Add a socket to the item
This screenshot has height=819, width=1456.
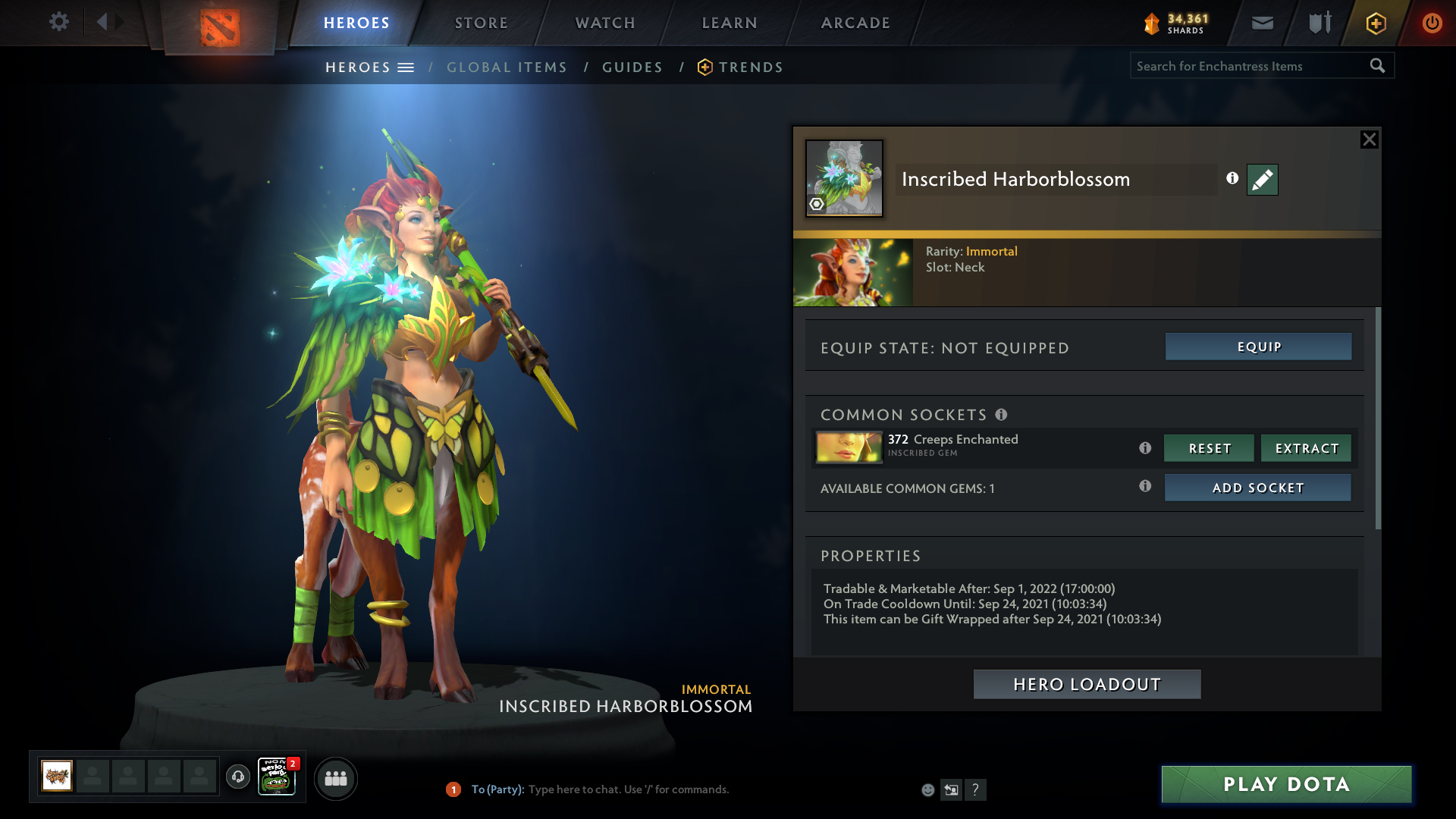click(x=1257, y=488)
